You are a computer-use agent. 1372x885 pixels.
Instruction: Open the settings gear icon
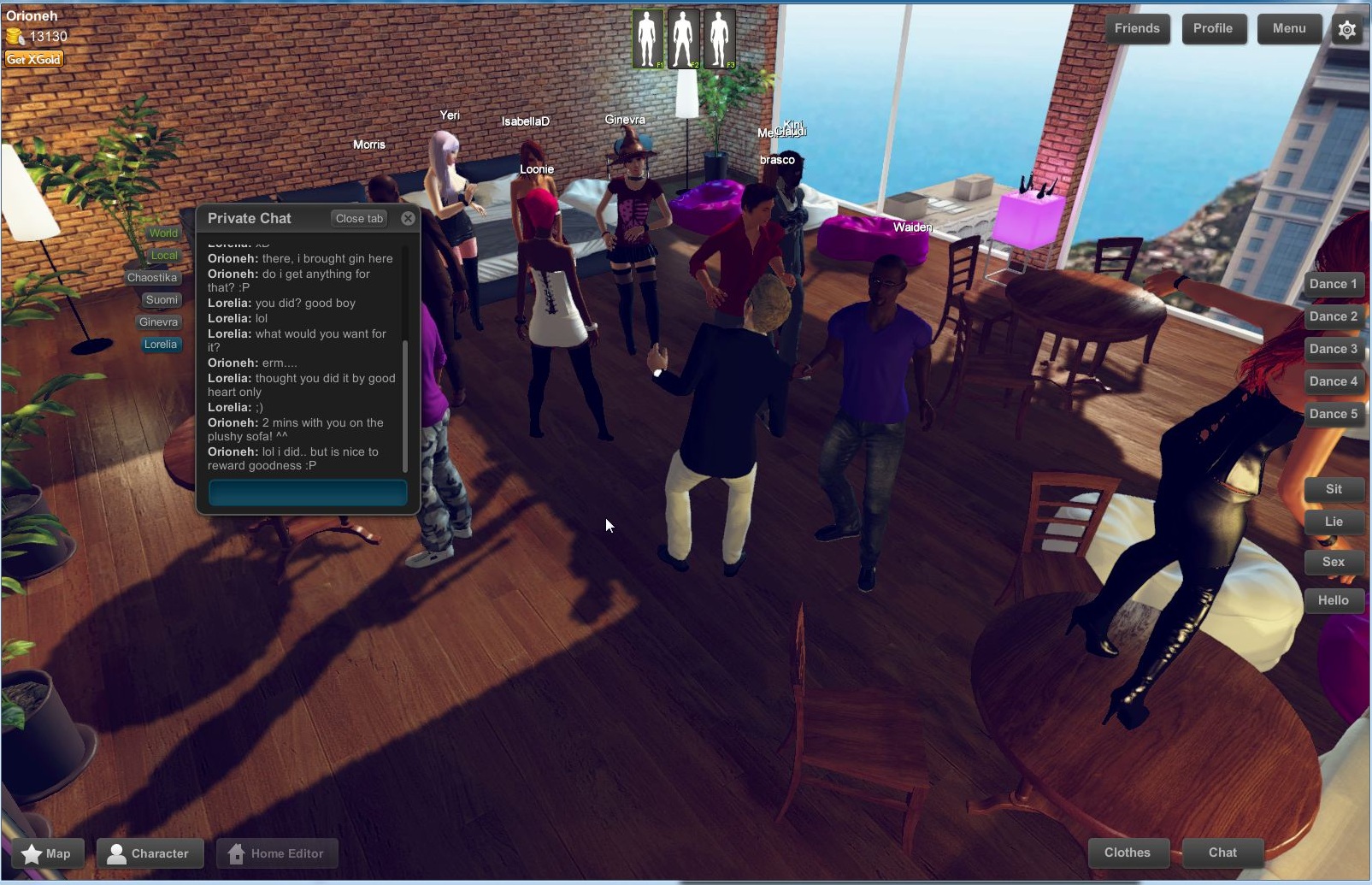[1346, 28]
